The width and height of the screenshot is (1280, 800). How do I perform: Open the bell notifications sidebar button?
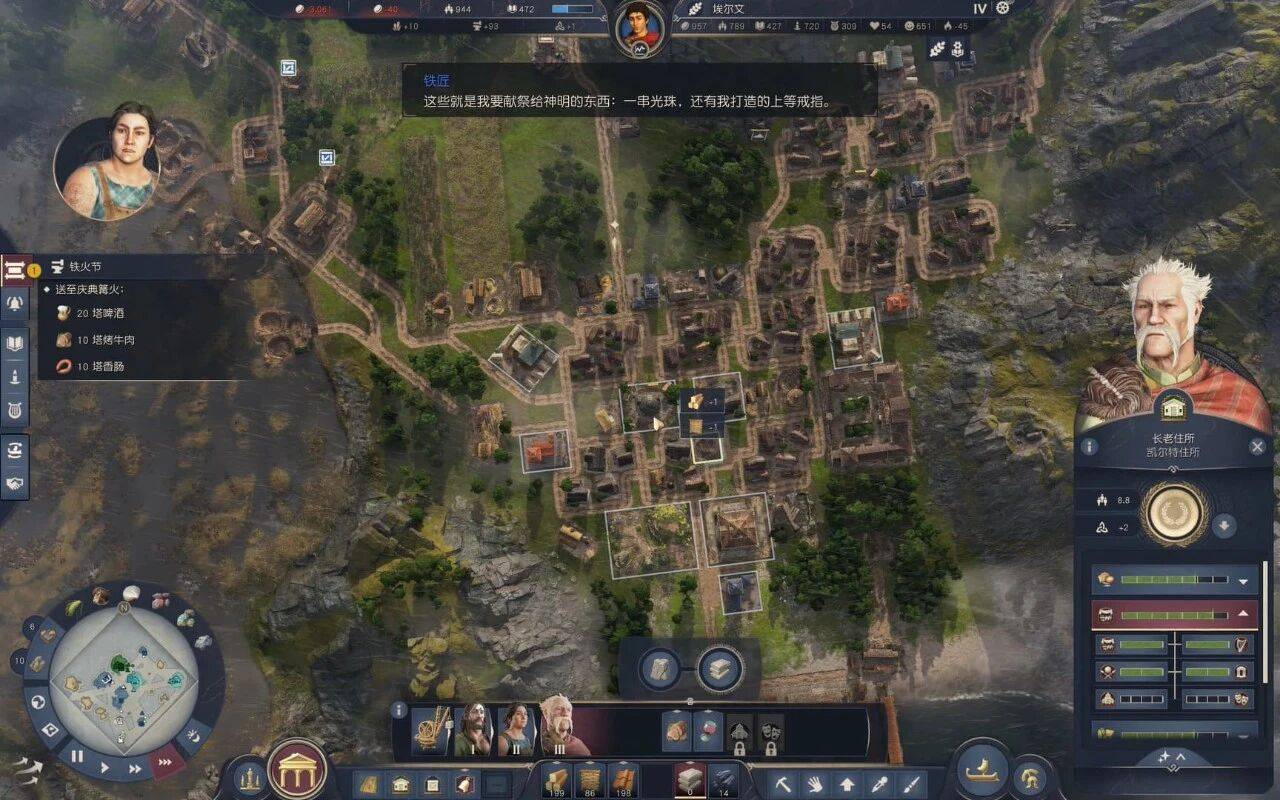tap(15, 305)
